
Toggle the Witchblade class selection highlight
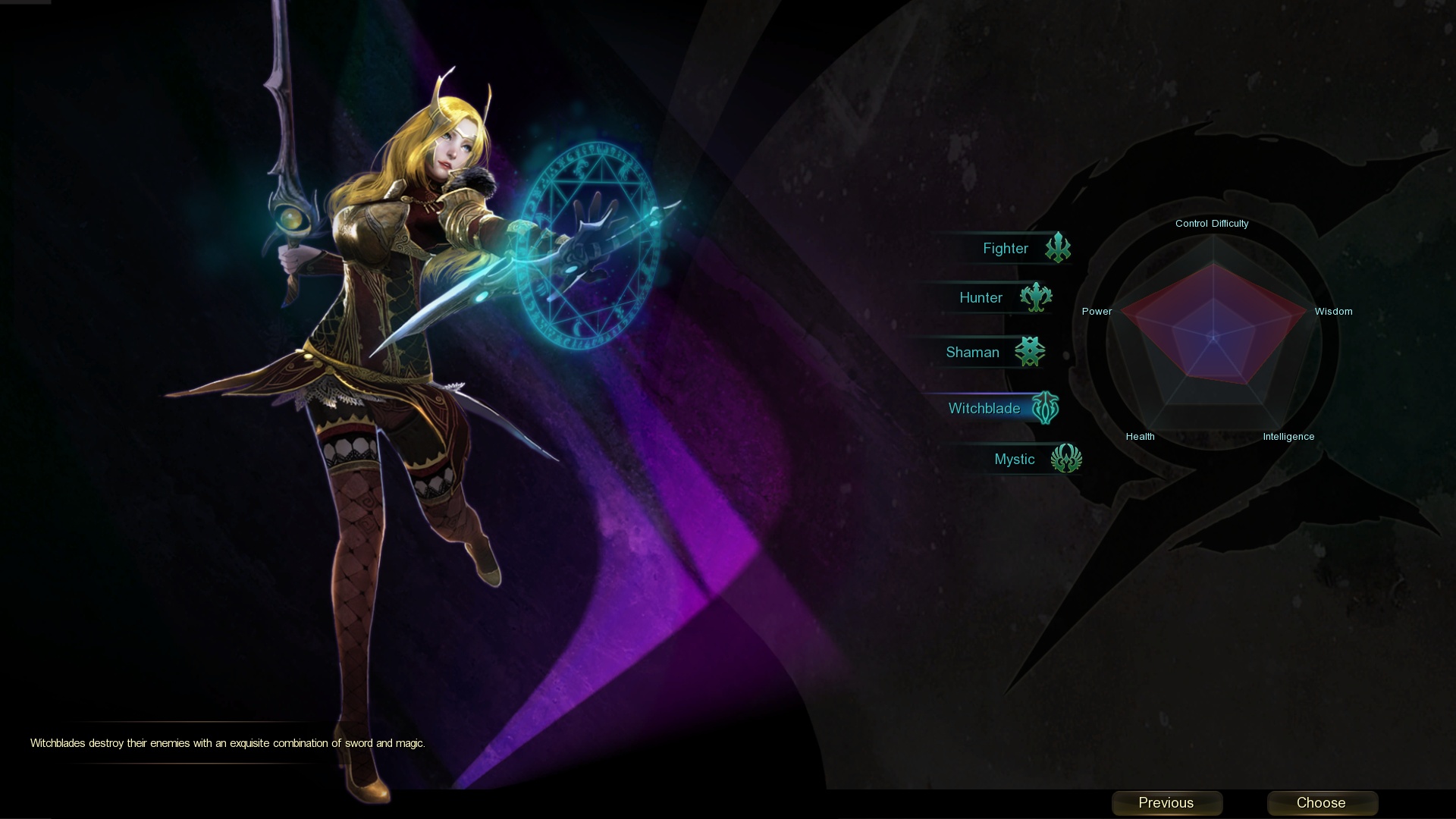point(984,408)
